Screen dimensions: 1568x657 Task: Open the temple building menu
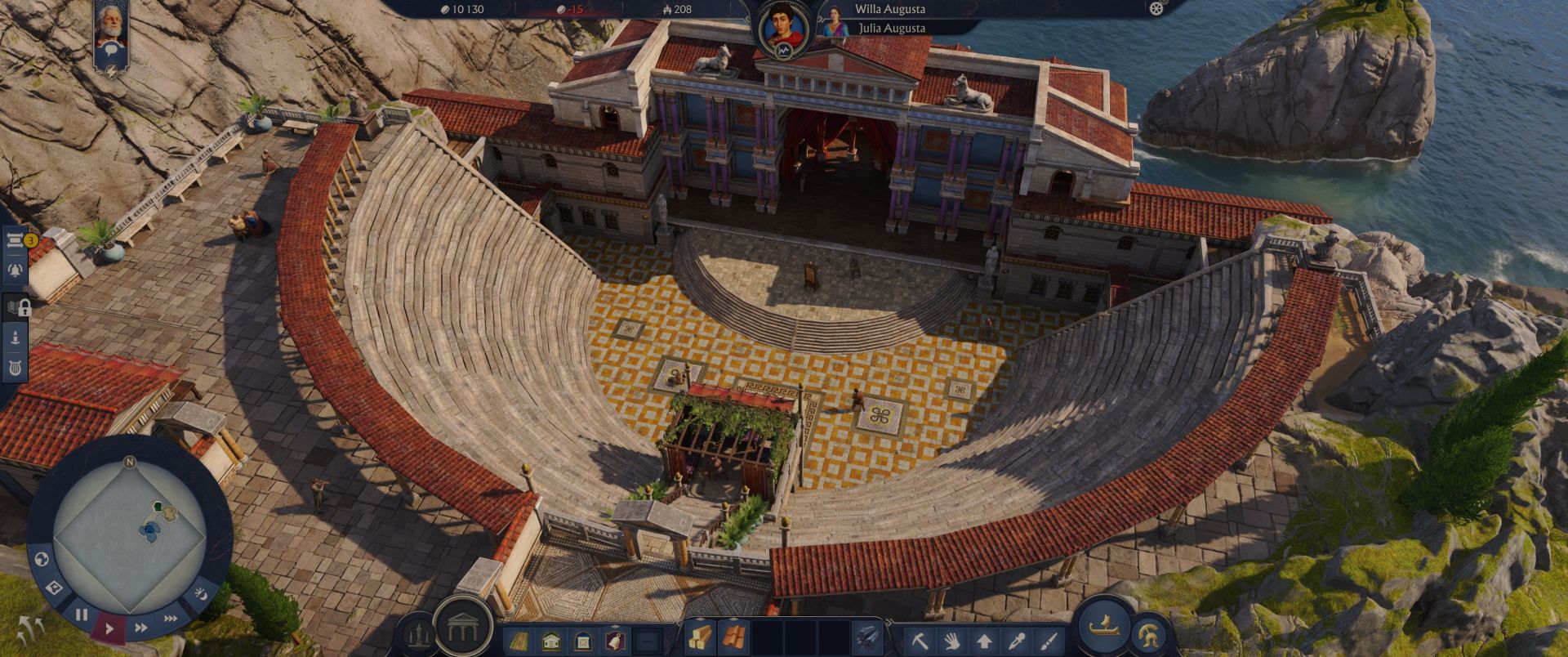click(463, 628)
